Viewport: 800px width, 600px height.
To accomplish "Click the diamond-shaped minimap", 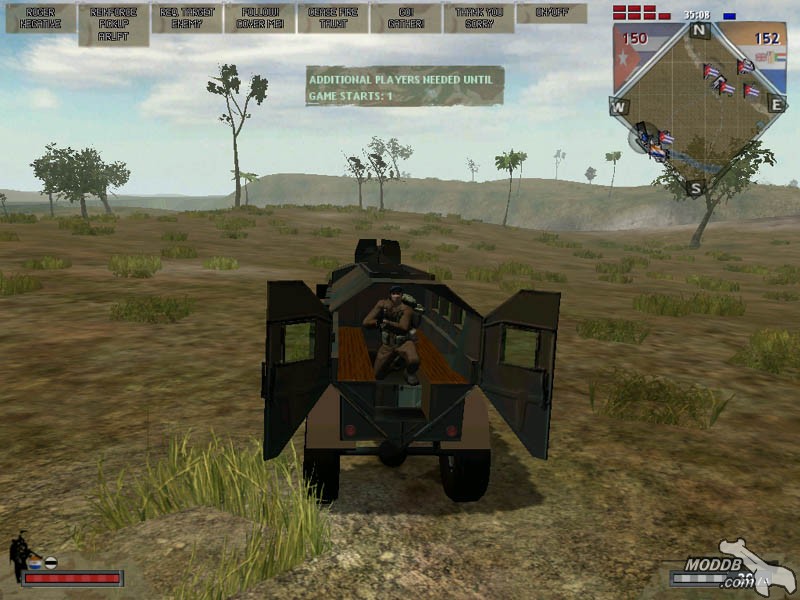I will pos(700,110).
